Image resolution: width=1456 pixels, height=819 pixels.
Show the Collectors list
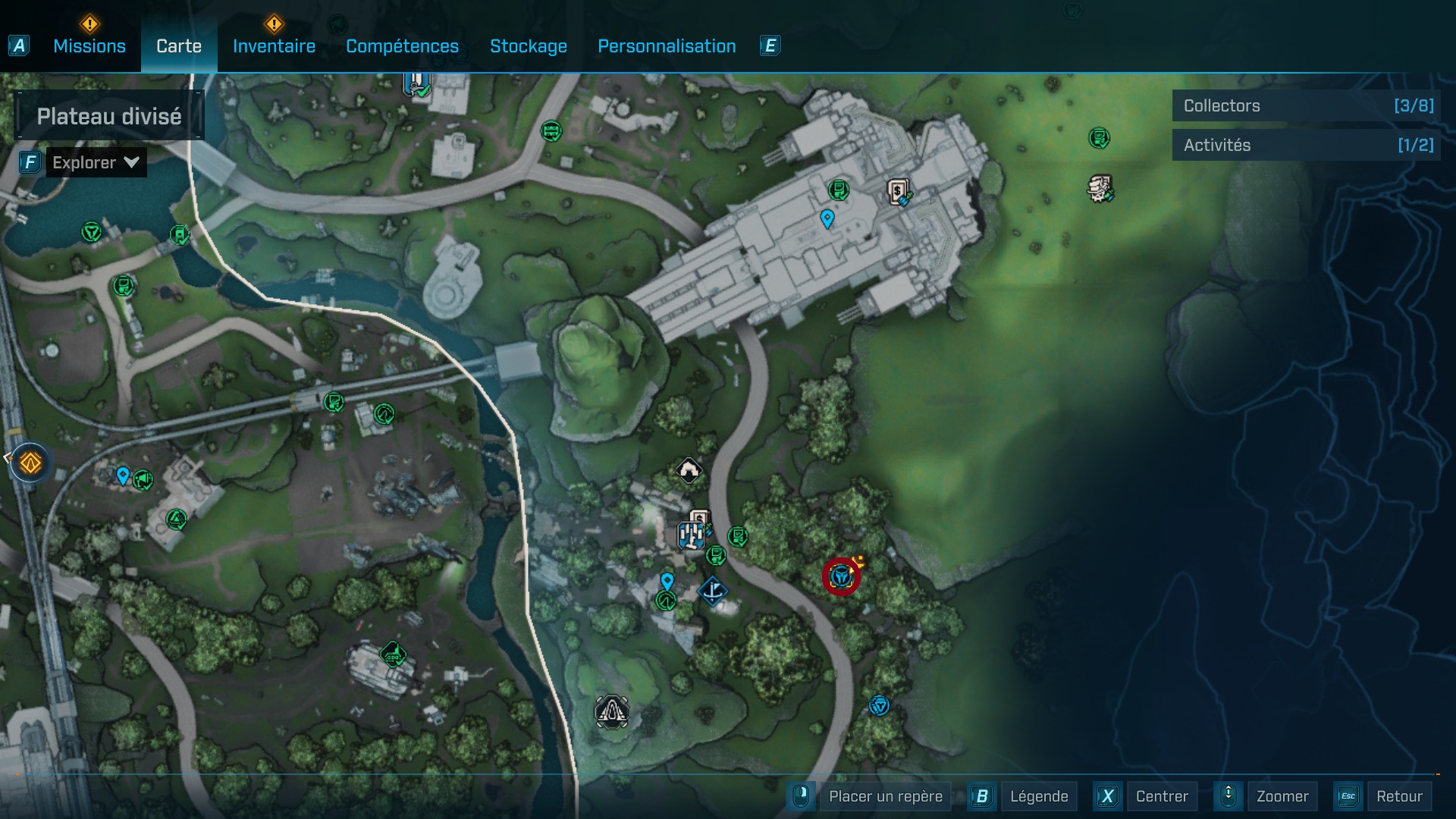[1306, 105]
